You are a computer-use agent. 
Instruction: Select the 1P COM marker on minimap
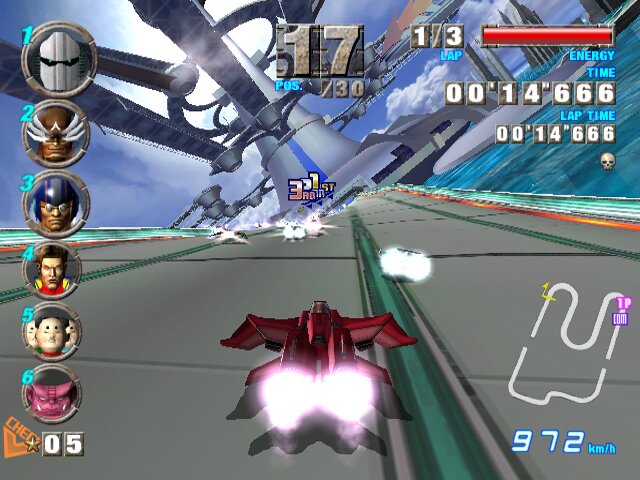pos(621,310)
